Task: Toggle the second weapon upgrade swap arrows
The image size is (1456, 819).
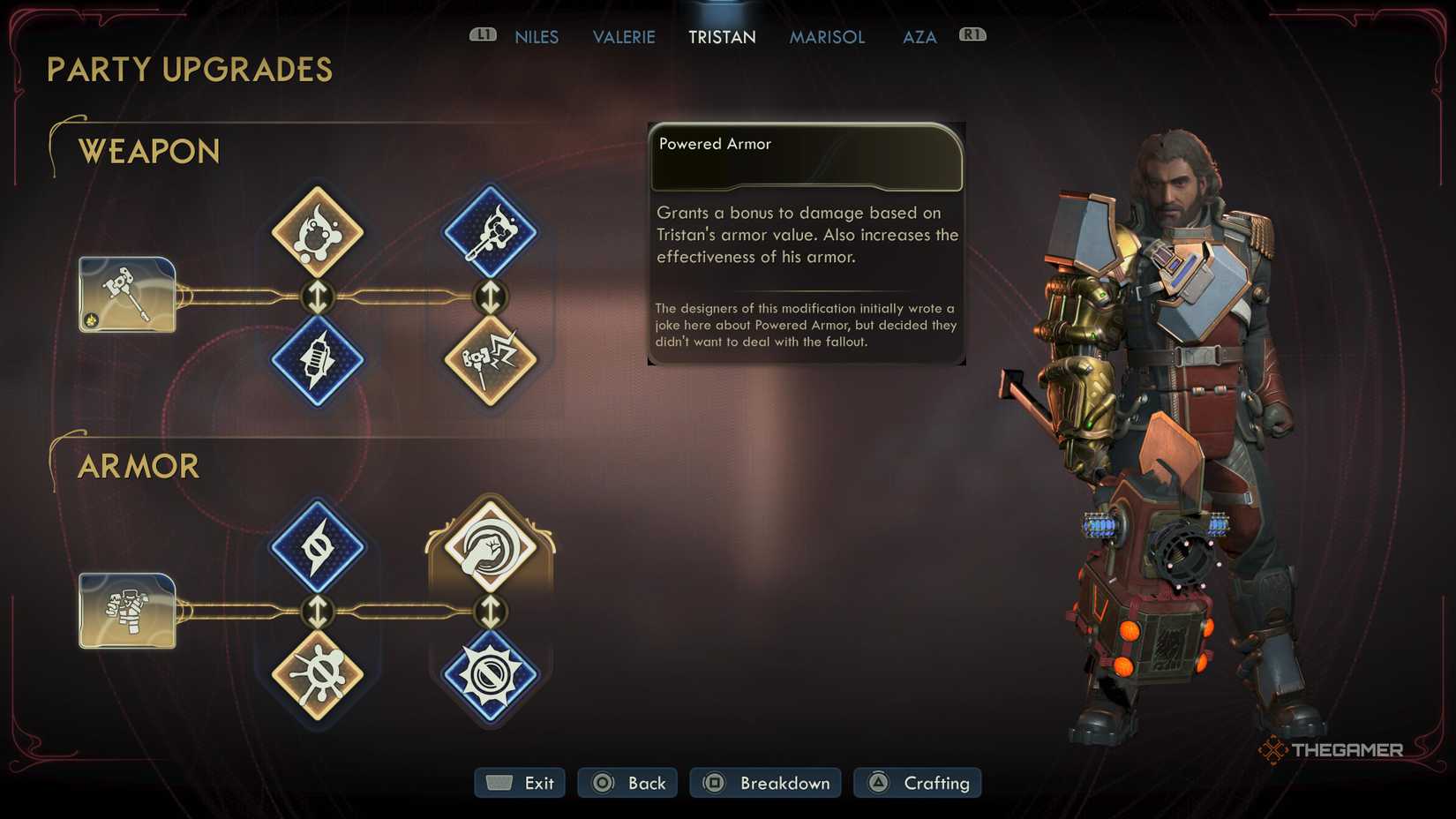Action: pyautogui.click(x=489, y=297)
